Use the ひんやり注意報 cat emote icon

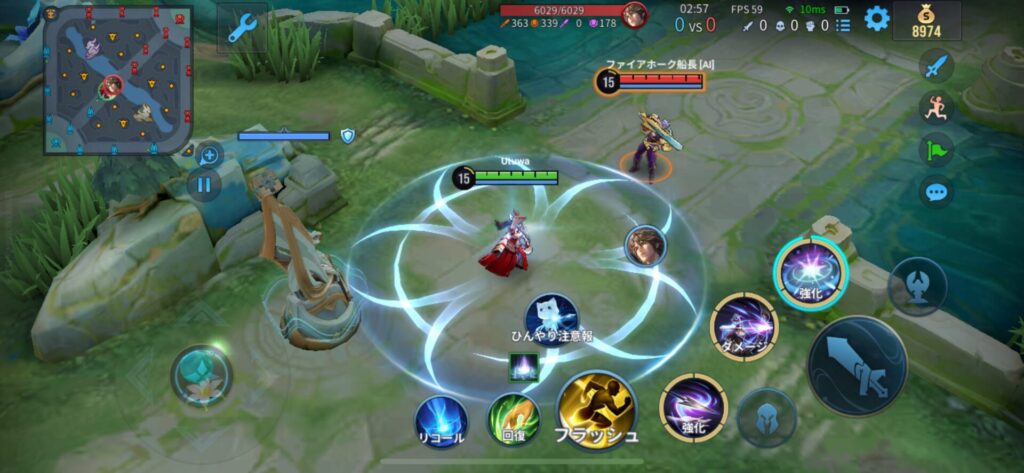pos(551,314)
